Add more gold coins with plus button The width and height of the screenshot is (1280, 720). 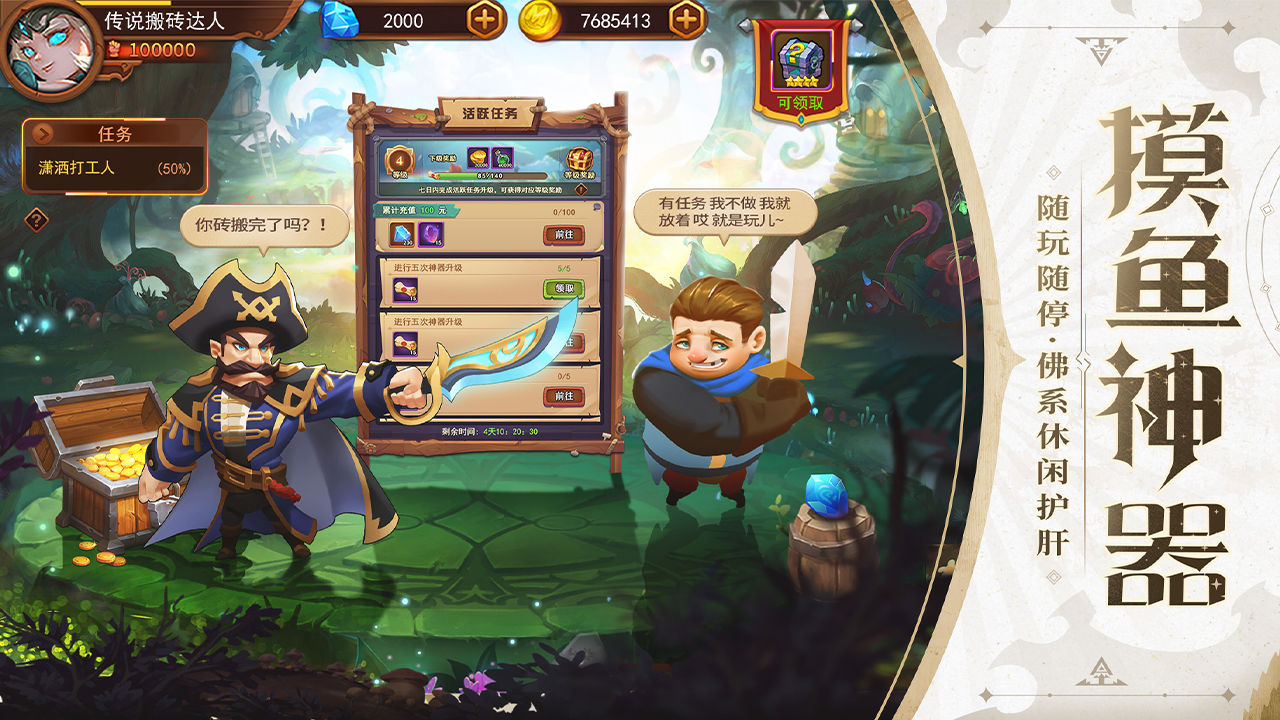click(x=686, y=20)
